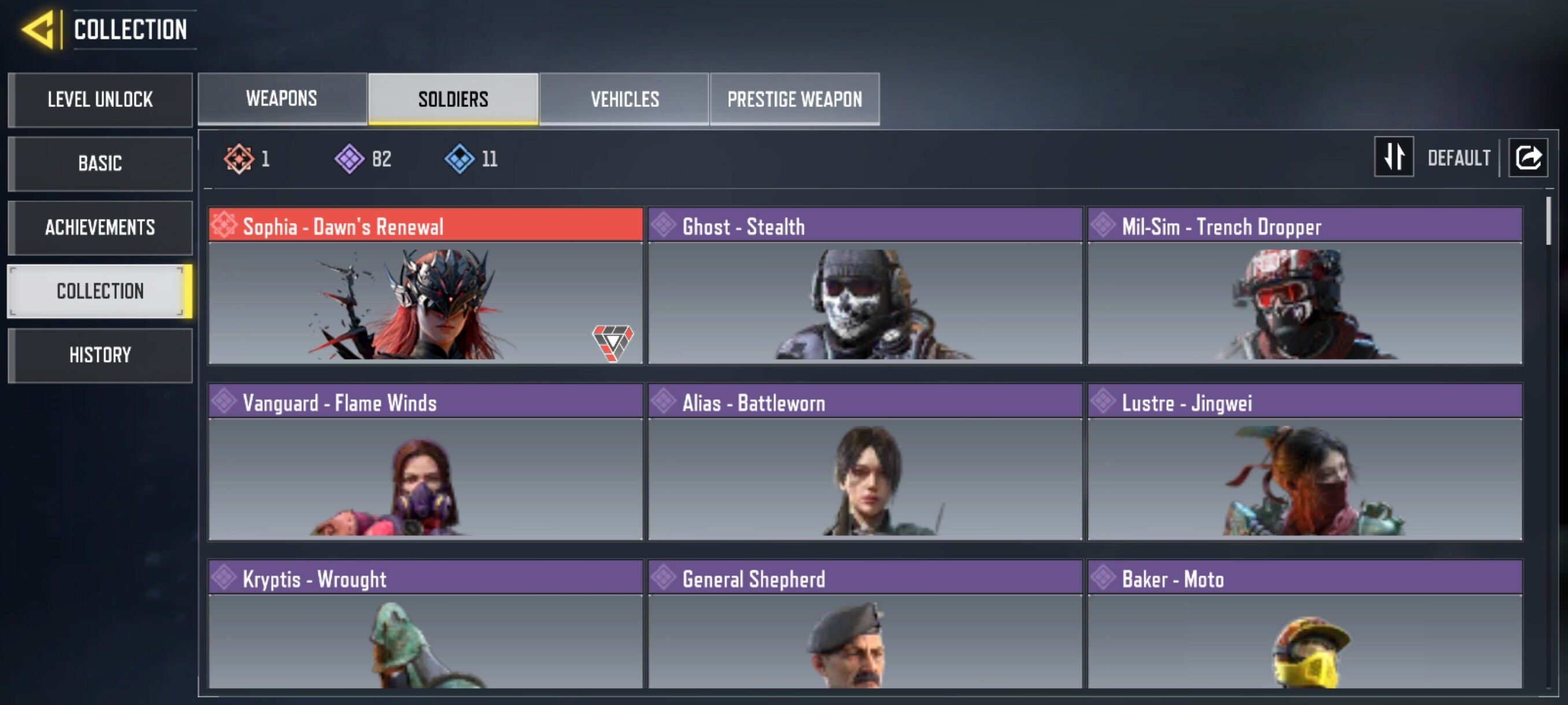Open the Vehicles tab
Screen dimensions: 1568x705
coord(624,99)
